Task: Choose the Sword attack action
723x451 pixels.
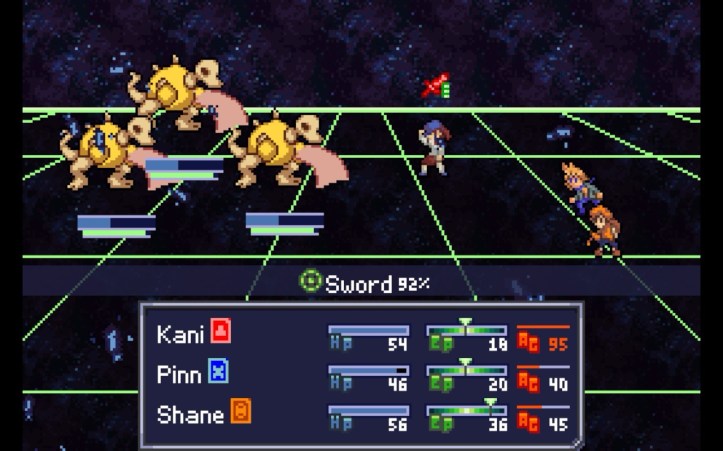Action: (x=358, y=284)
